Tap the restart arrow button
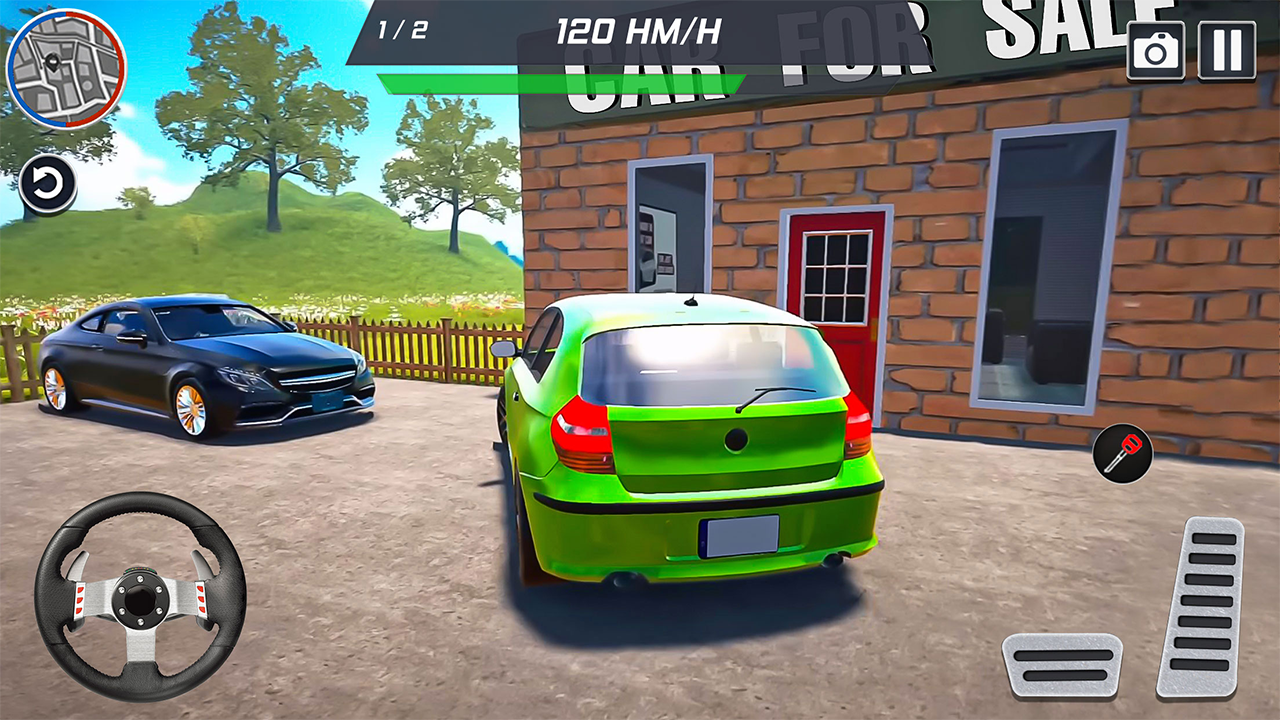 point(46,184)
